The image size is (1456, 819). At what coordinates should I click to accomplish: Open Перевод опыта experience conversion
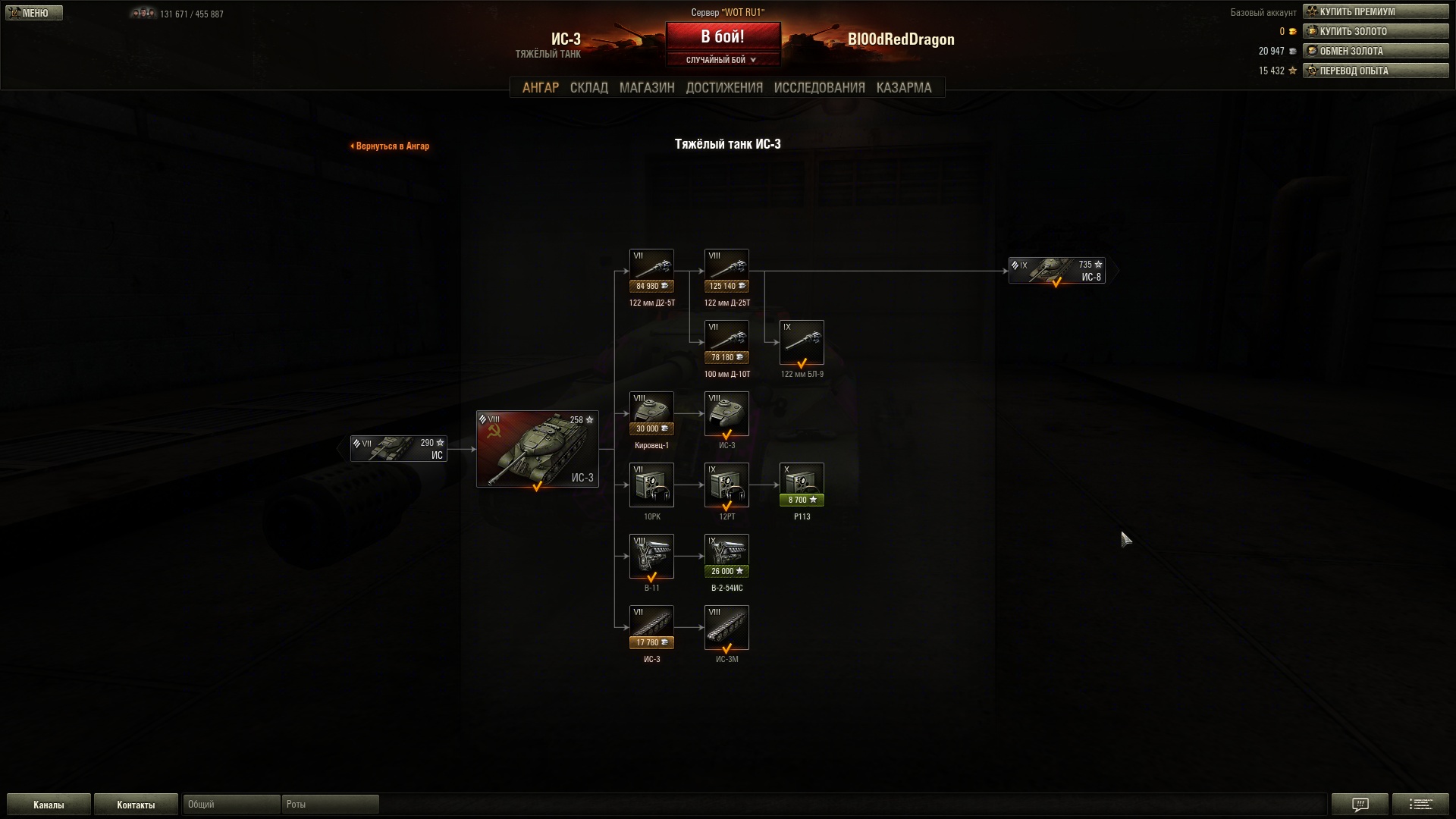click(x=1375, y=71)
